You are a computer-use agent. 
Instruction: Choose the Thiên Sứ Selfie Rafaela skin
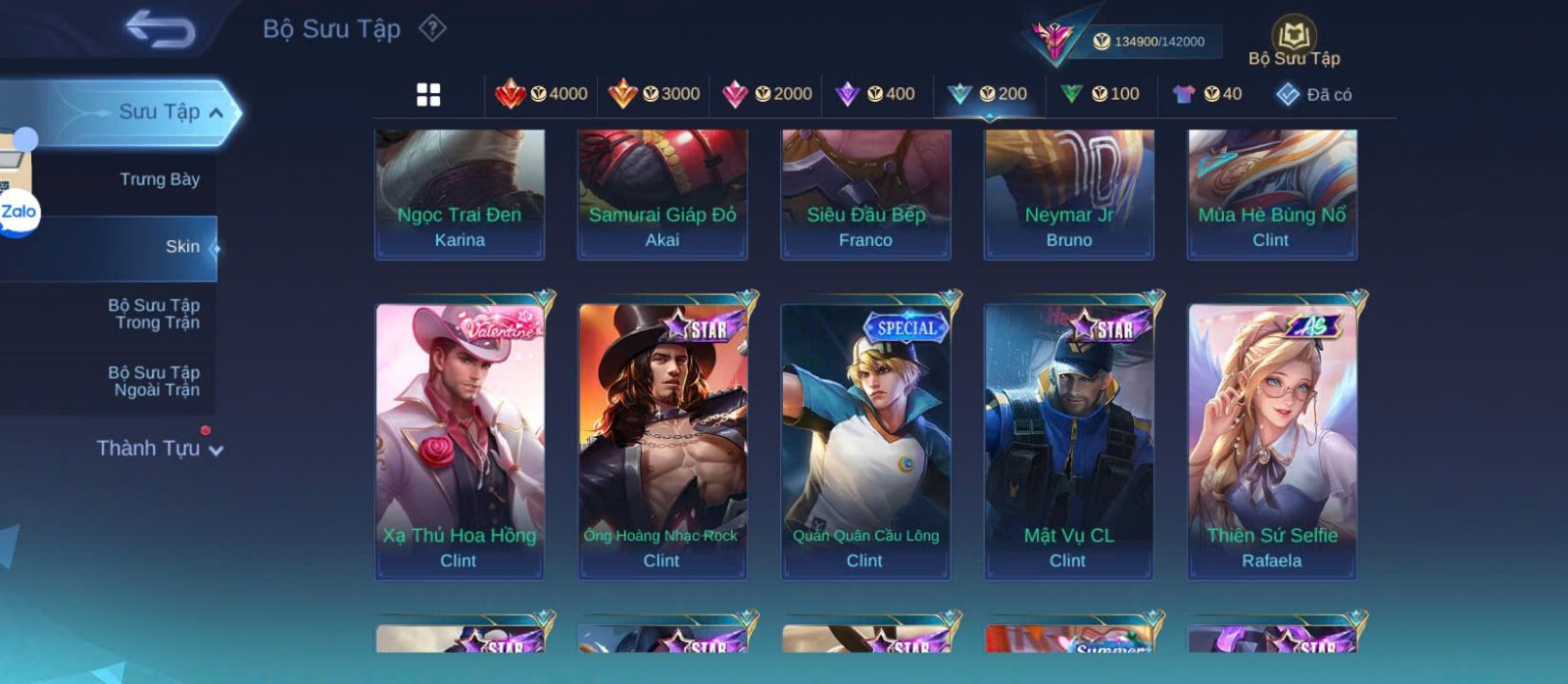coord(1272,441)
